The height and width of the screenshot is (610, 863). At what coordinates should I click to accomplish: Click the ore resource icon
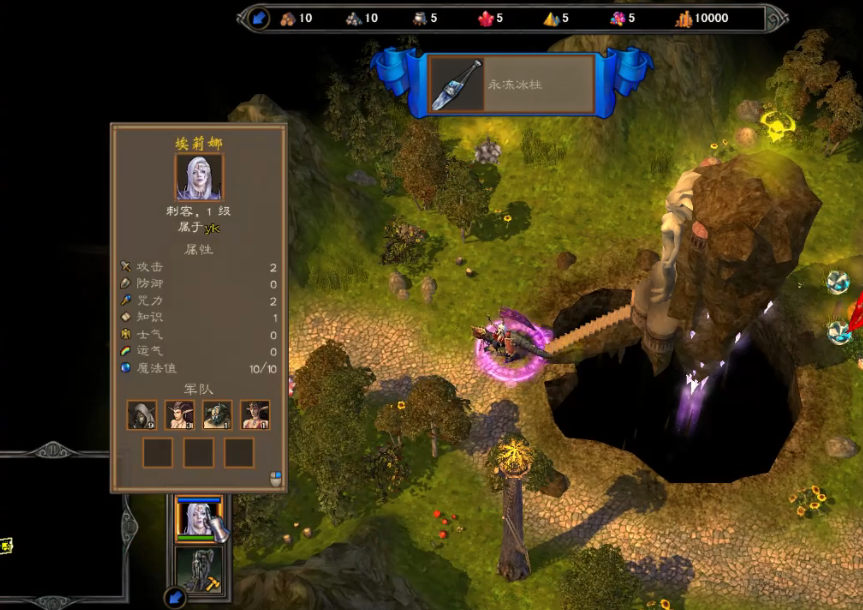353,18
